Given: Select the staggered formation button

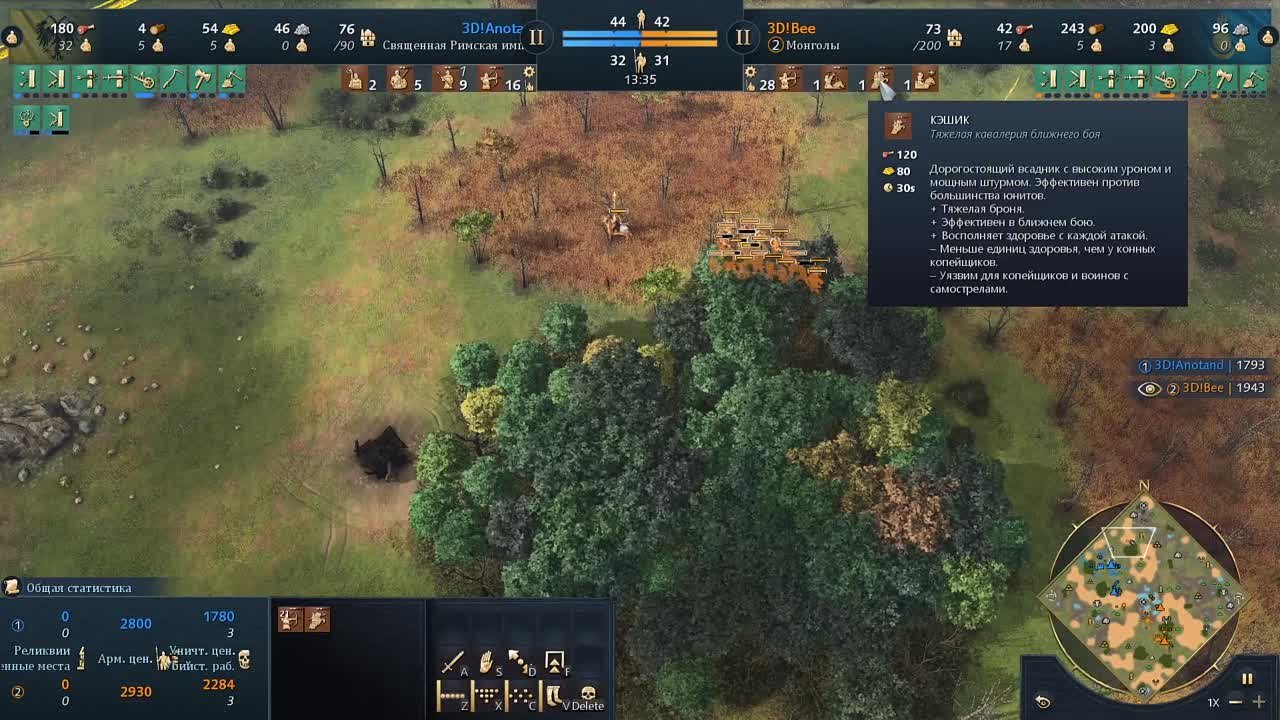Looking at the screenshot, I should [x=521, y=695].
